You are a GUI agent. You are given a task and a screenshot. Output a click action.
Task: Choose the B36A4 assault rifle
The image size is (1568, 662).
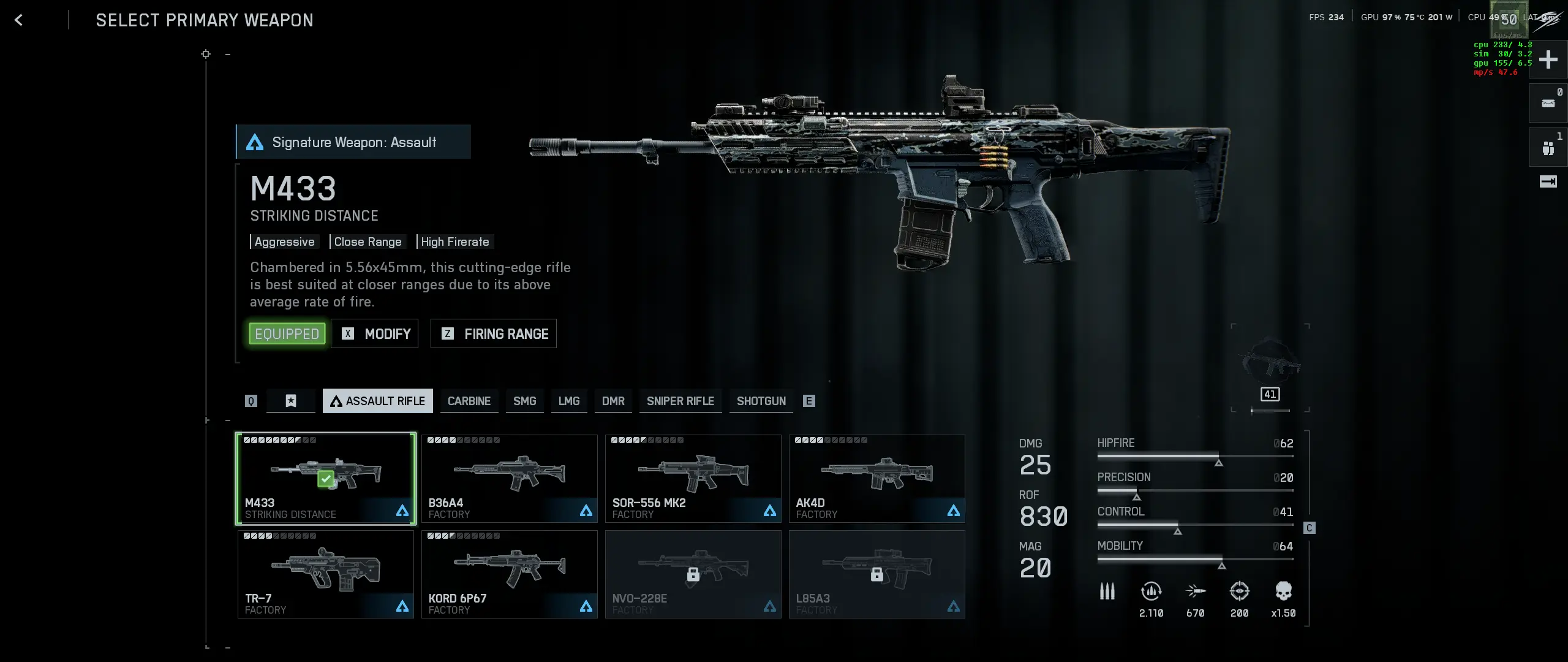coord(510,479)
